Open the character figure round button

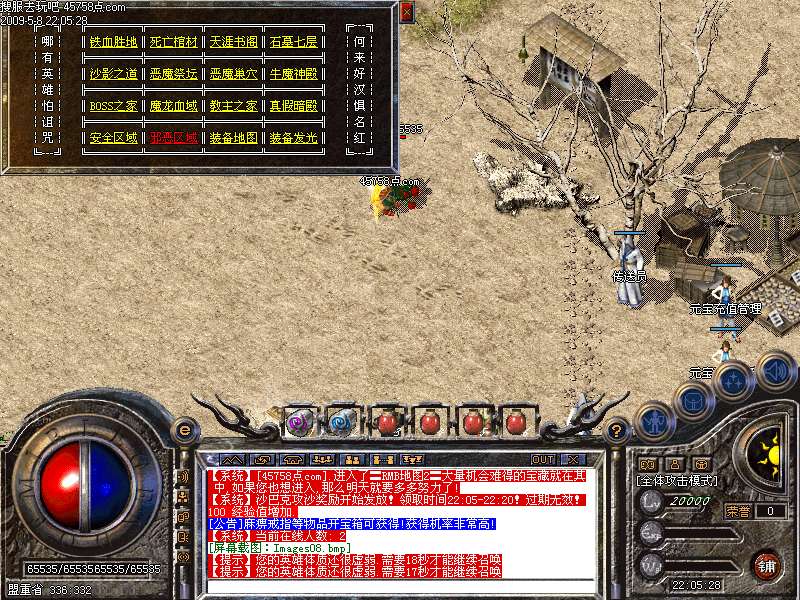click(x=654, y=421)
